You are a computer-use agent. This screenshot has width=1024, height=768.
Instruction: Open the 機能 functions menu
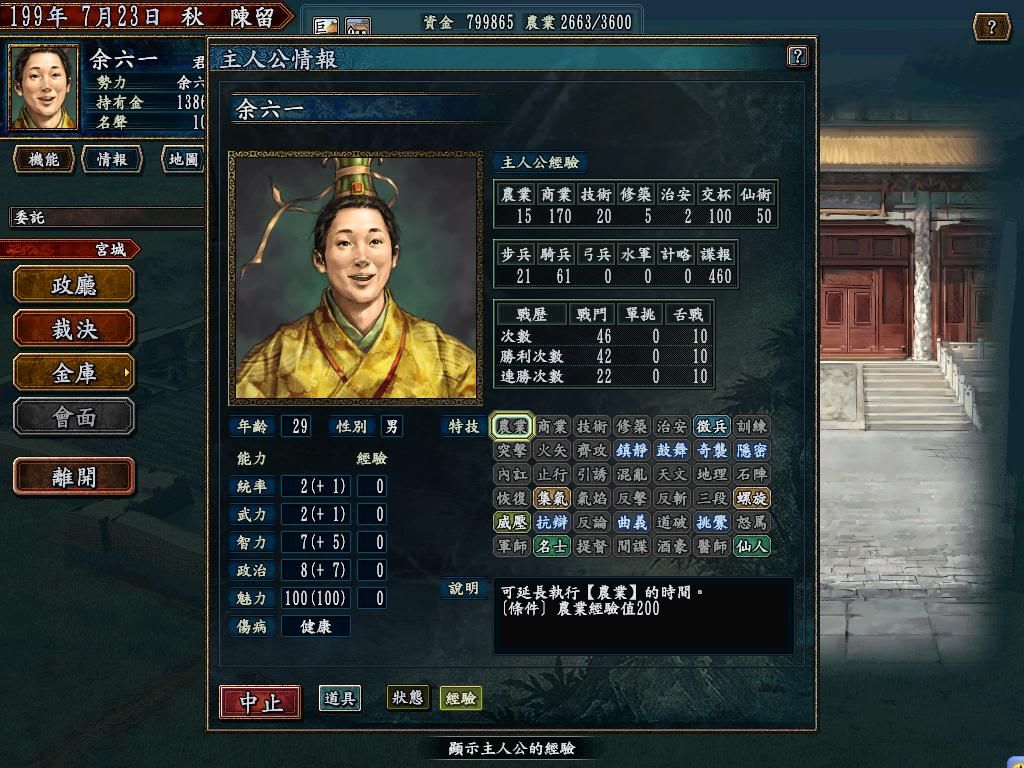[44, 159]
